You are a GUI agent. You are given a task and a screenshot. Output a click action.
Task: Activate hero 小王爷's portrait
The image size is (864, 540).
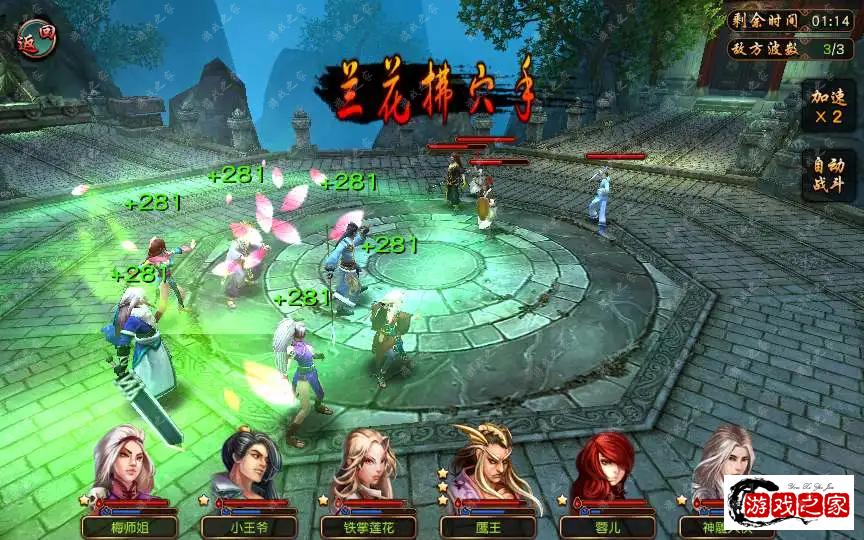pos(249,468)
